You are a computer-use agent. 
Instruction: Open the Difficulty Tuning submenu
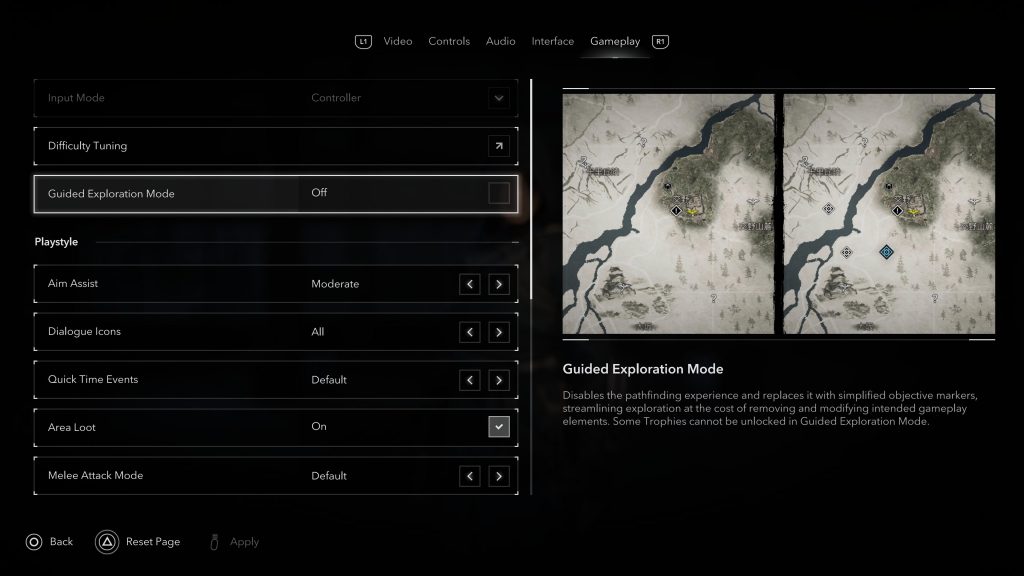coord(498,146)
